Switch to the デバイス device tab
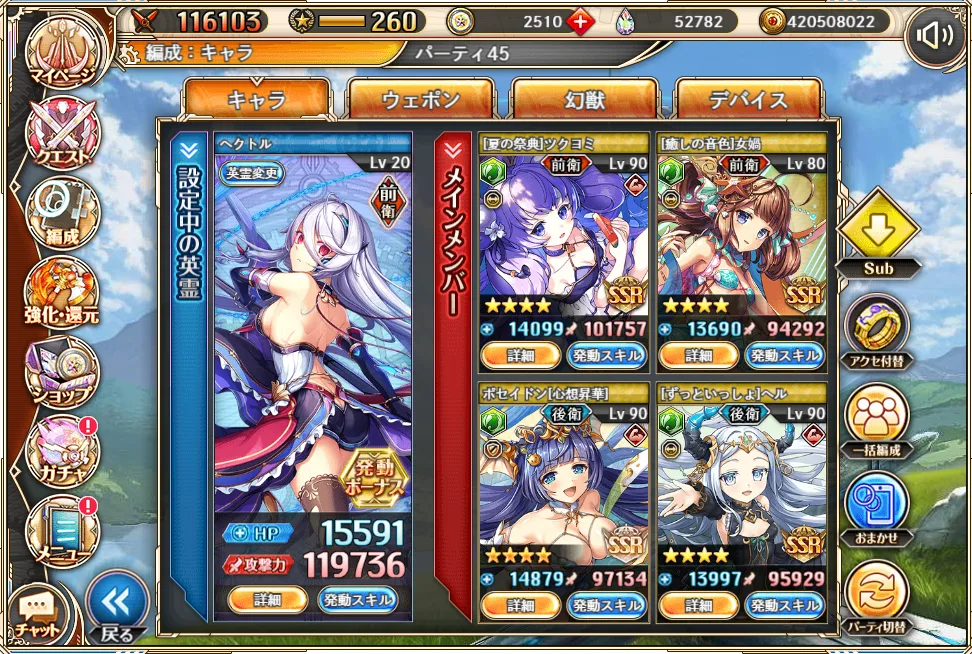972x654 pixels. tap(749, 100)
